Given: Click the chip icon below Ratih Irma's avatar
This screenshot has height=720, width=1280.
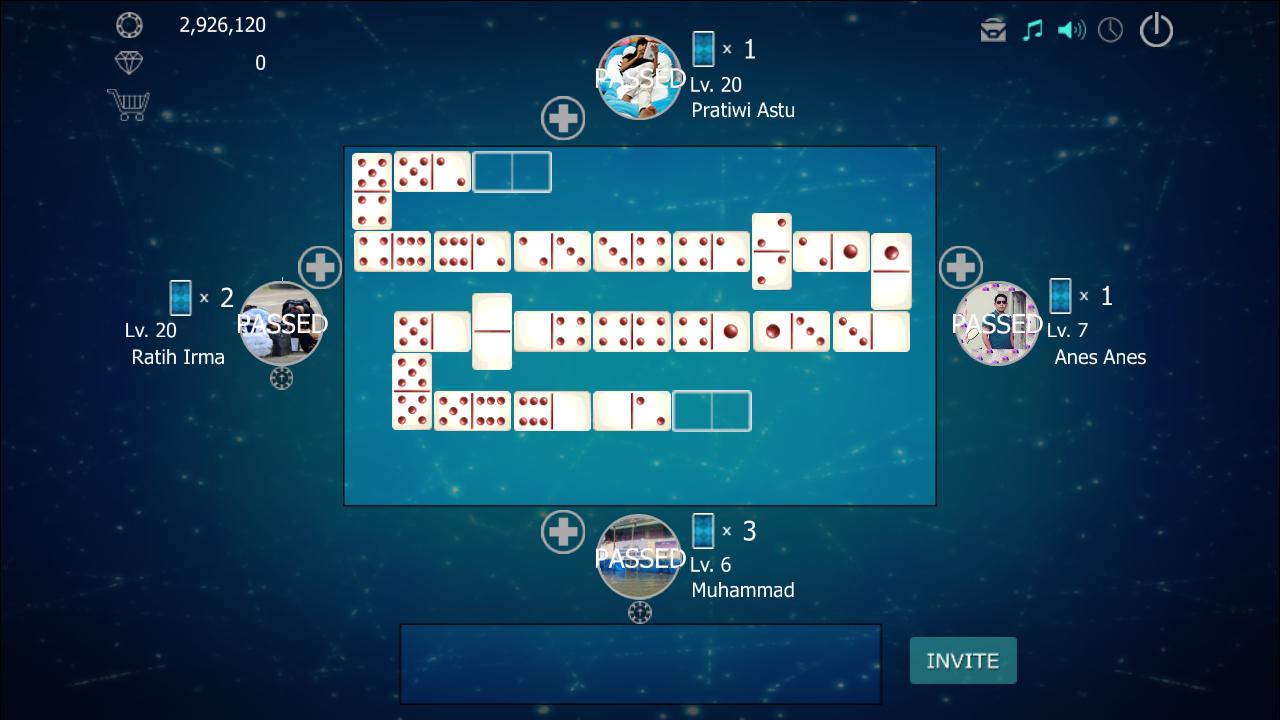Looking at the screenshot, I should pos(283,378).
